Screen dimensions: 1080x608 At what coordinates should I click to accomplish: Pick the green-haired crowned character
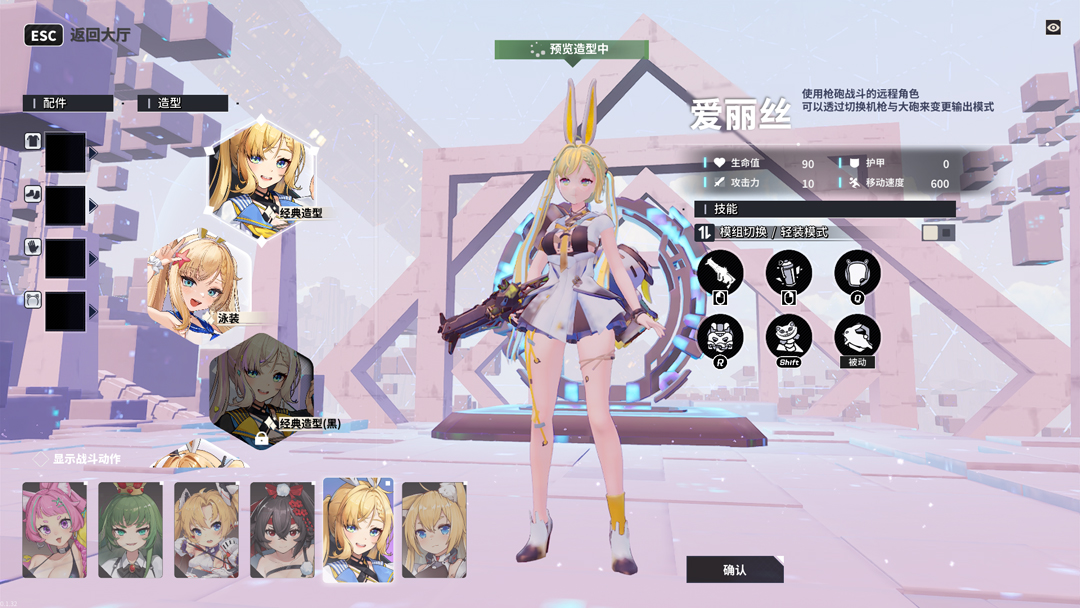point(130,530)
